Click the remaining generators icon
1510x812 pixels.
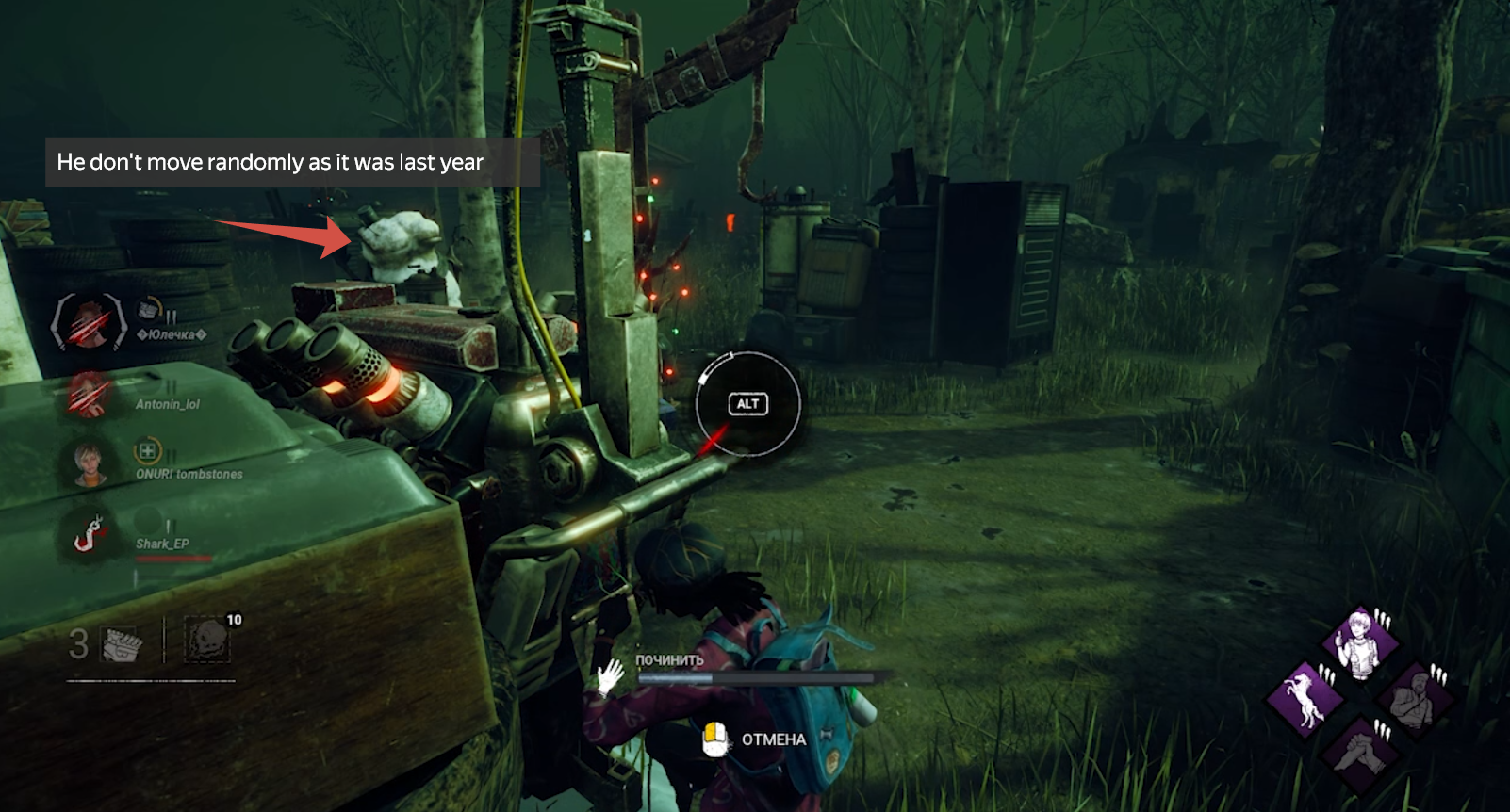(x=122, y=644)
